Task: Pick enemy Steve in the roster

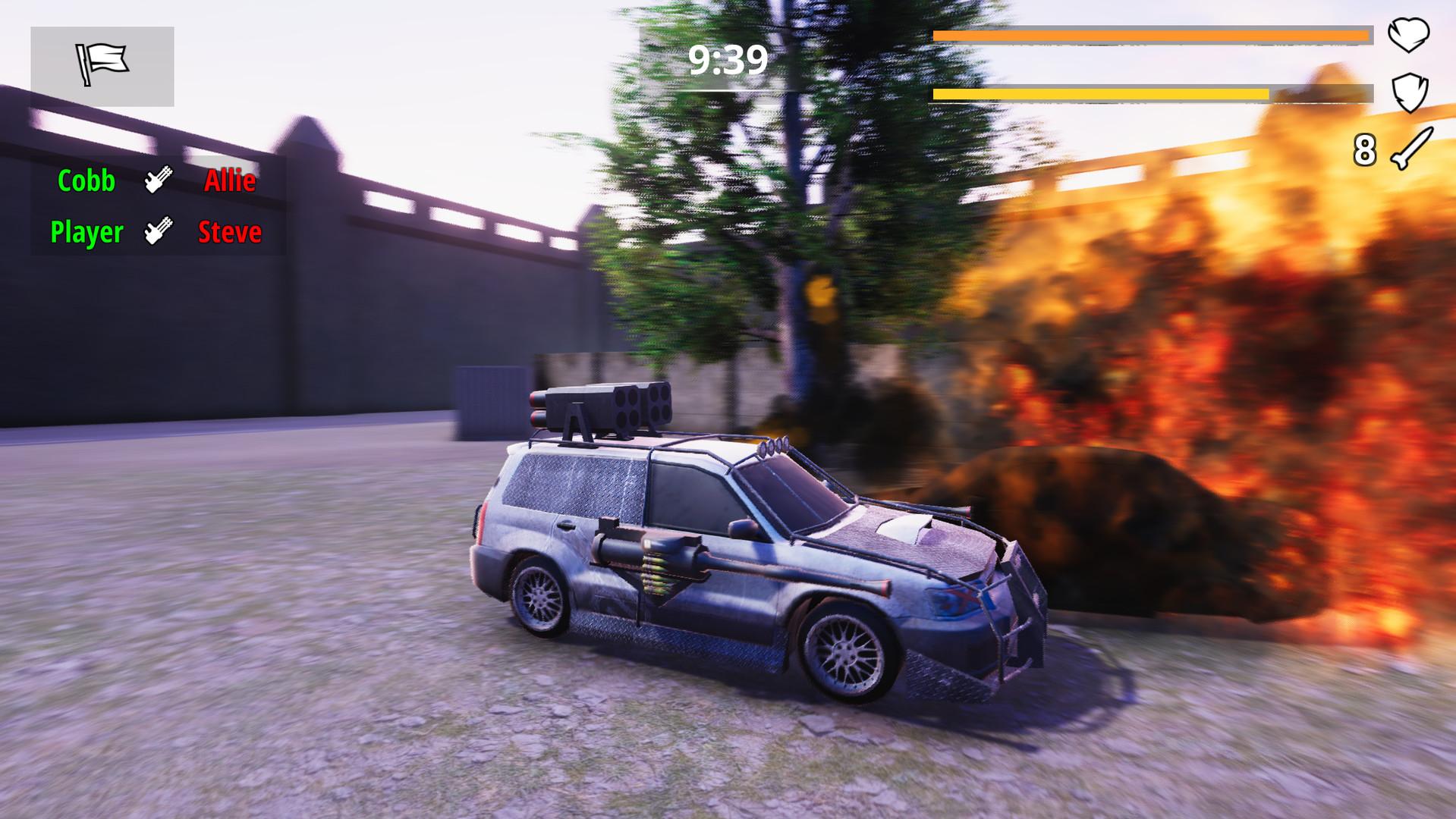Action: click(230, 232)
